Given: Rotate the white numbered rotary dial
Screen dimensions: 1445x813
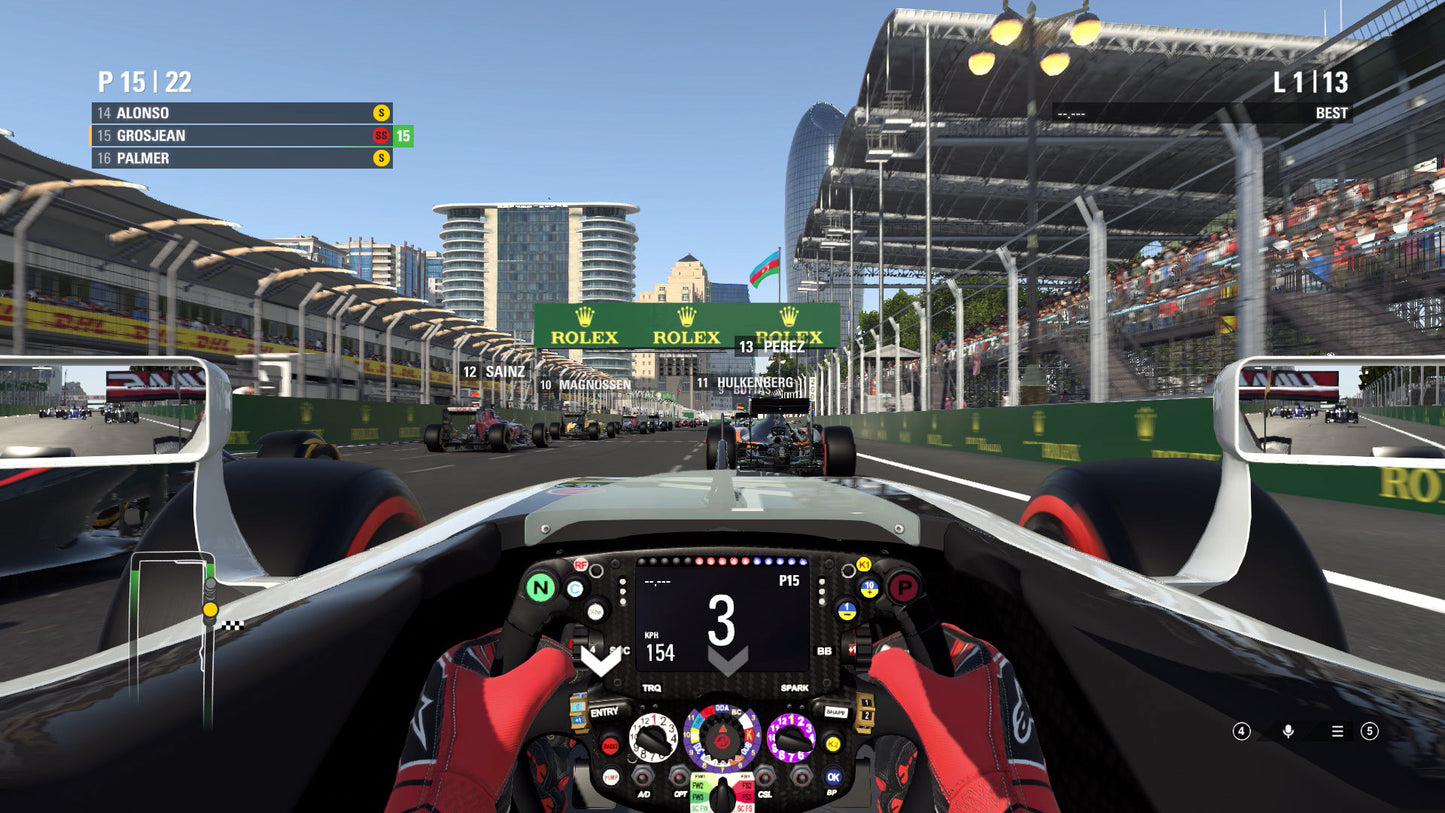Looking at the screenshot, I should (x=653, y=736).
